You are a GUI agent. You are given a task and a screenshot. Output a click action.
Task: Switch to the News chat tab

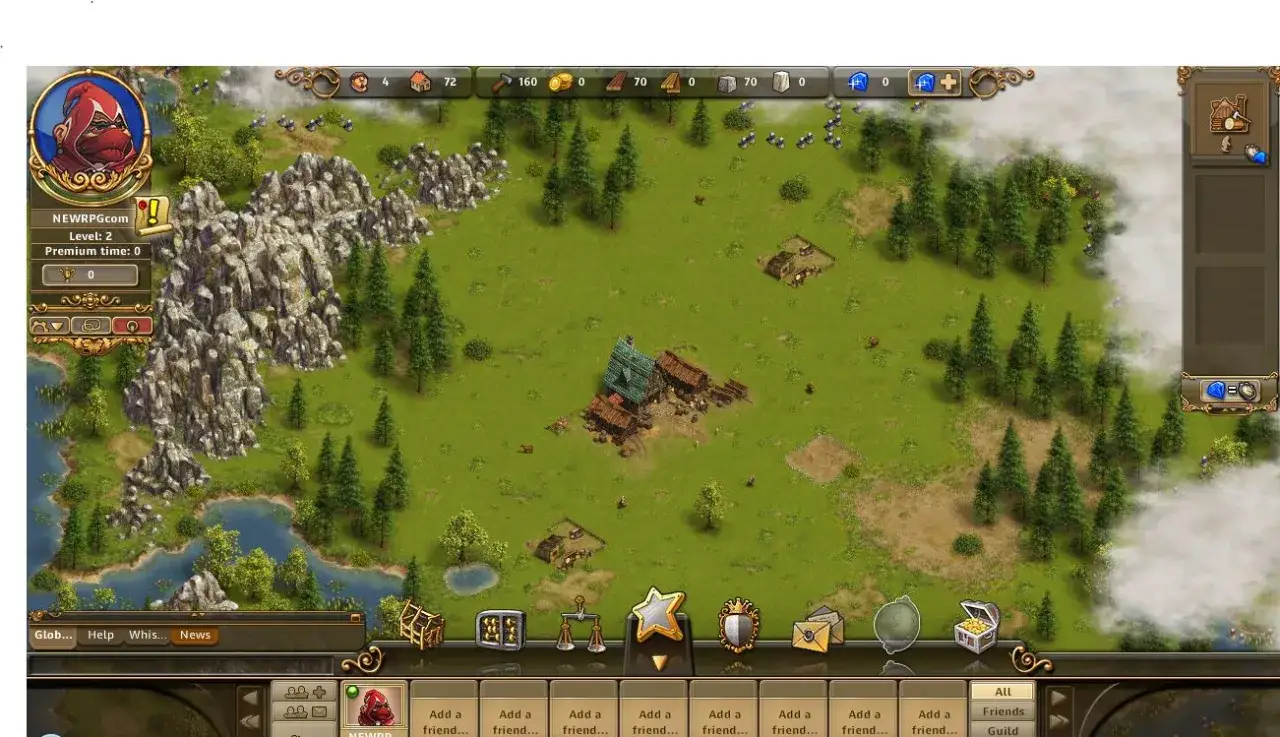(195, 635)
